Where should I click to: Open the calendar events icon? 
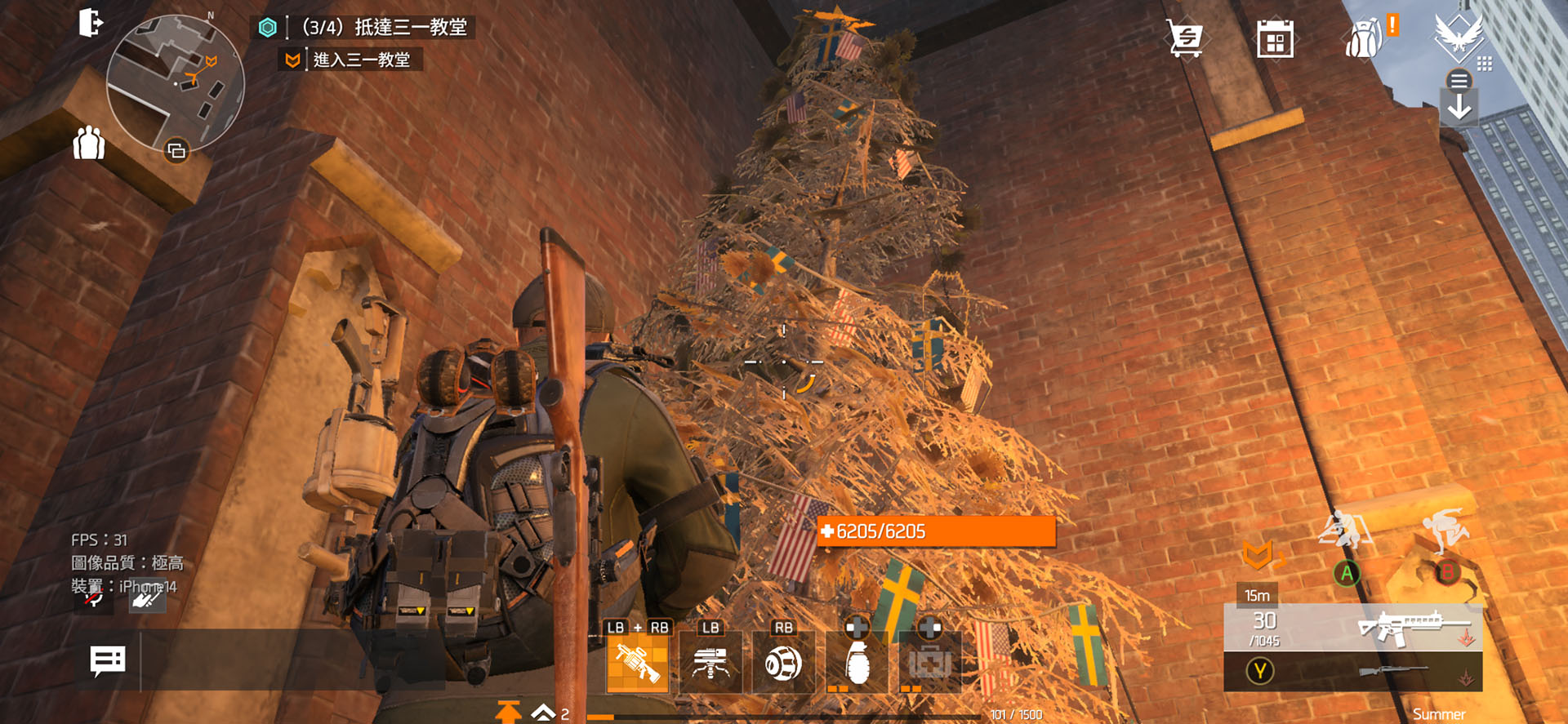[1275, 39]
